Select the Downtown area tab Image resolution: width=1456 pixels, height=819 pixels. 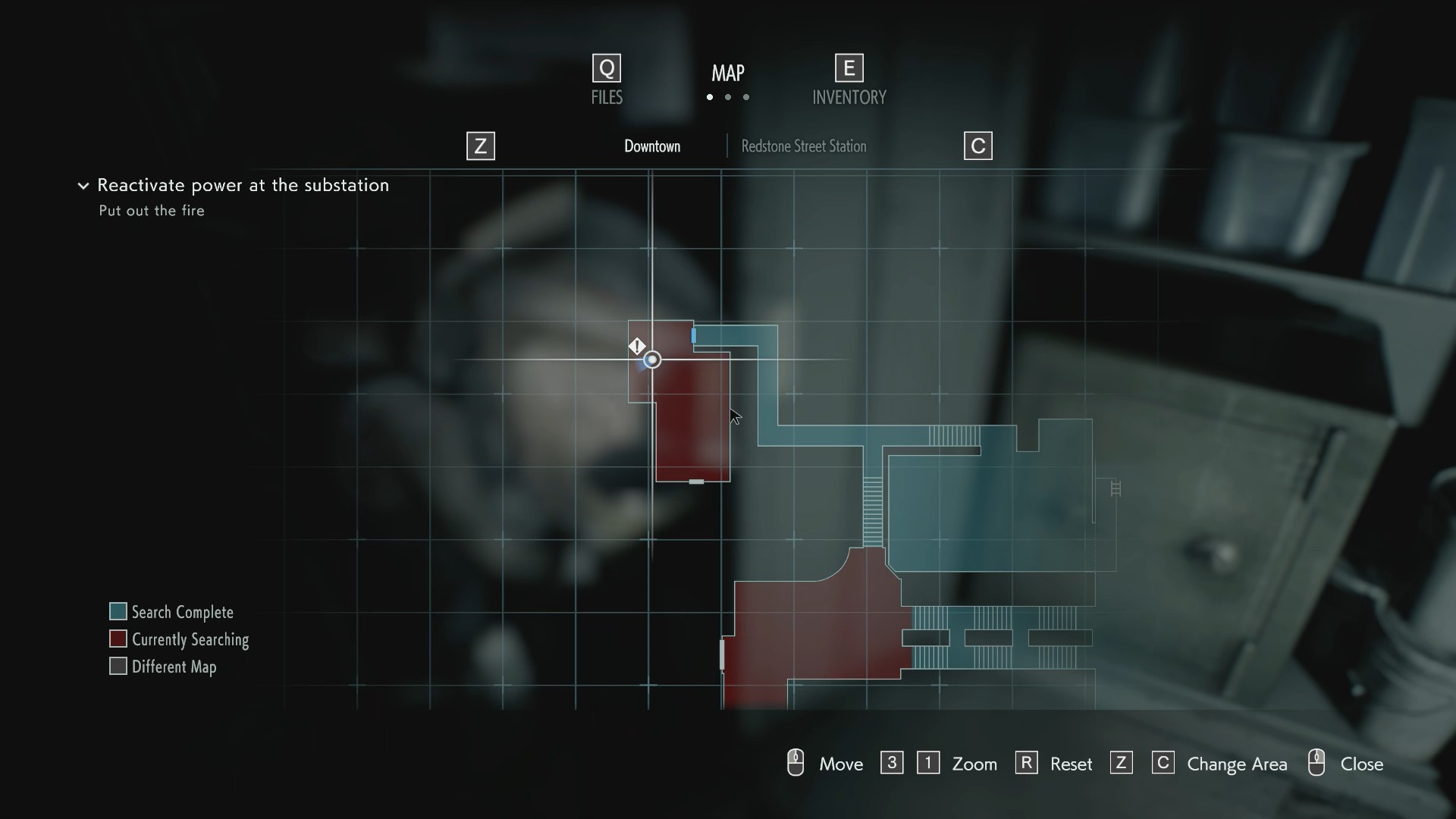coord(652,146)
